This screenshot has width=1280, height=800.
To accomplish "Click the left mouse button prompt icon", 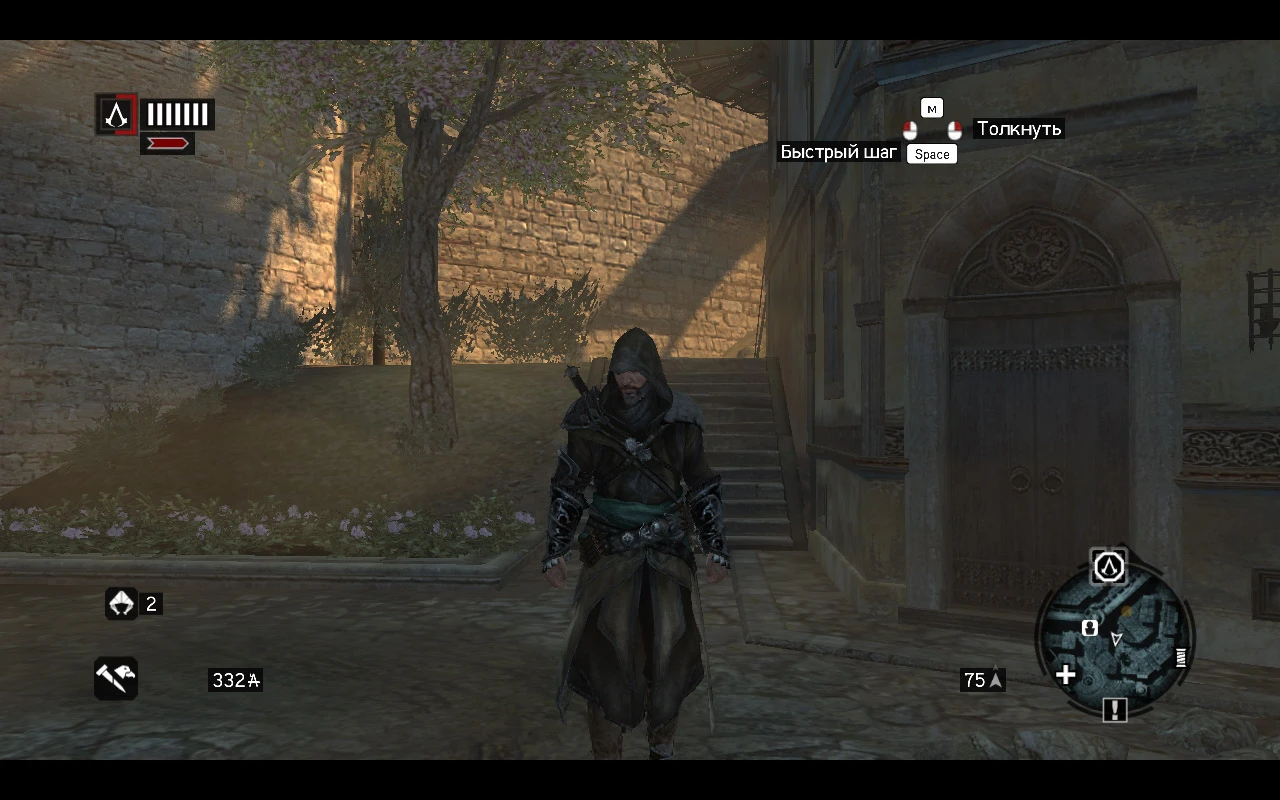I will click(x=910, y=129).
